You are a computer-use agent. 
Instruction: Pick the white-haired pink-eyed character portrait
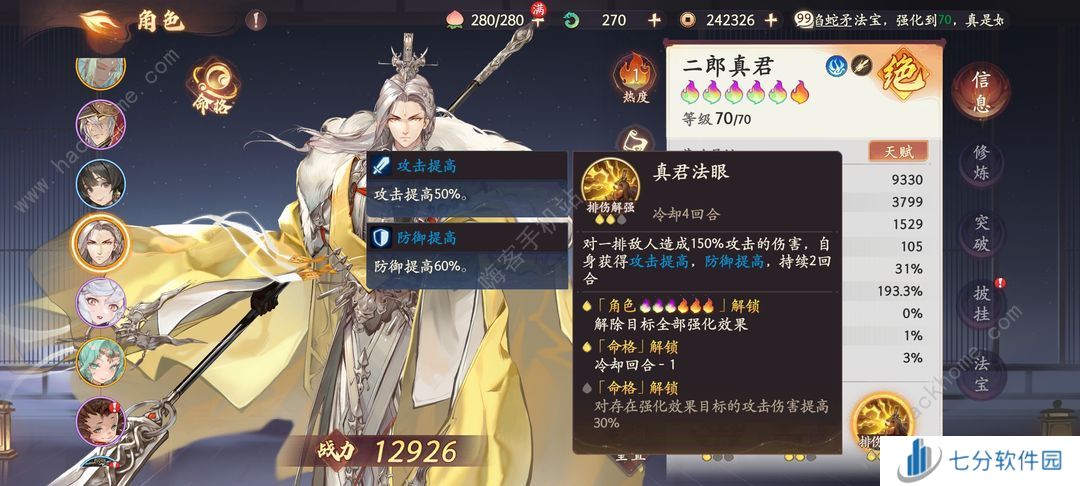tap(101, 301)
